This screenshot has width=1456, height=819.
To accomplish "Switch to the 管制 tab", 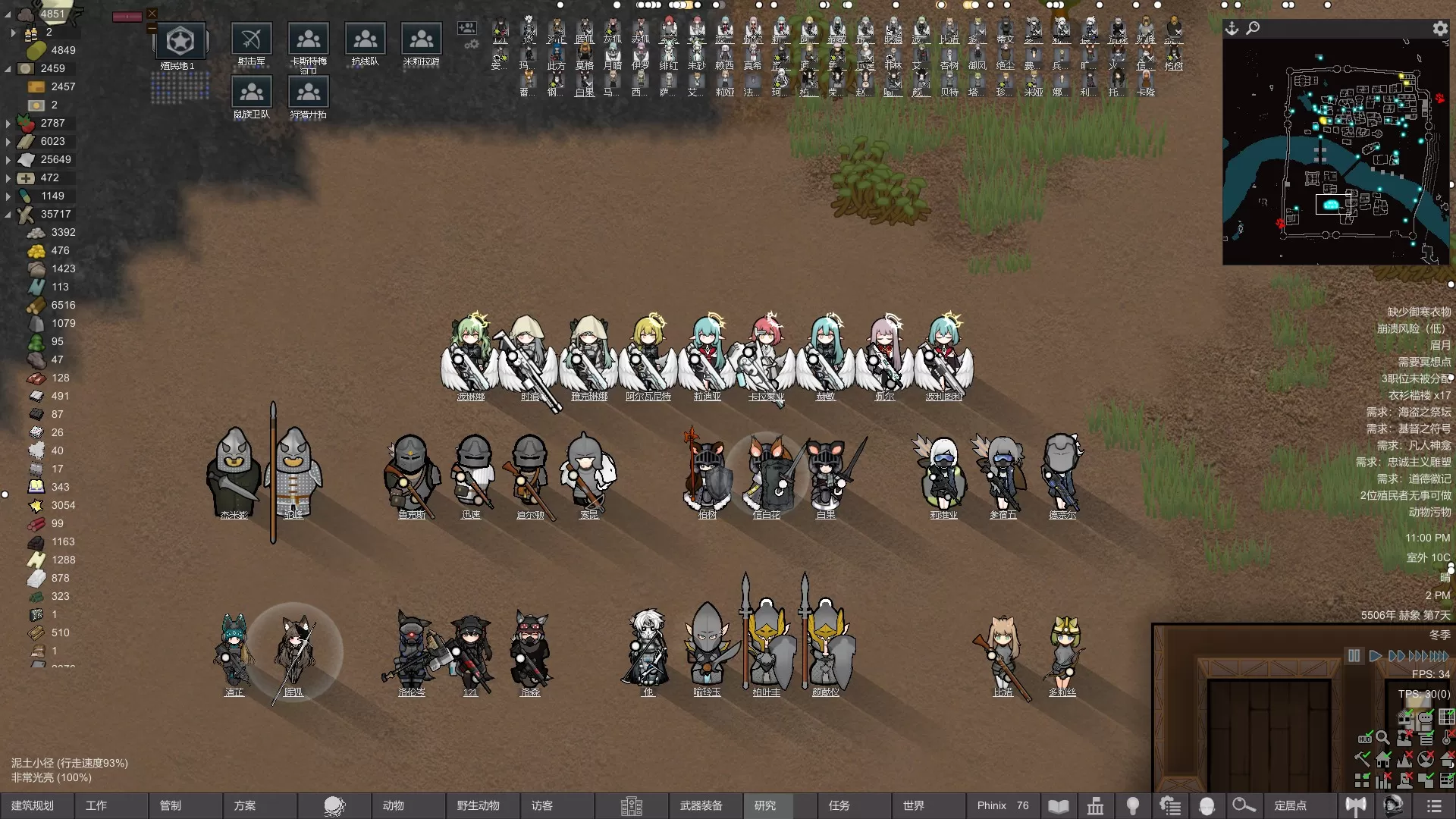I will click(171, 805).
